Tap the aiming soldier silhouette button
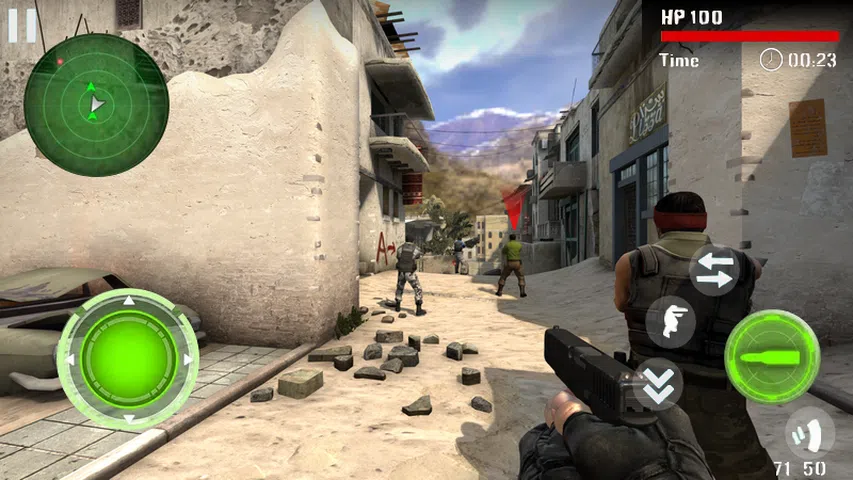This screenshot has height=480, width=853. pyautogui.click(x=670, y=322)
